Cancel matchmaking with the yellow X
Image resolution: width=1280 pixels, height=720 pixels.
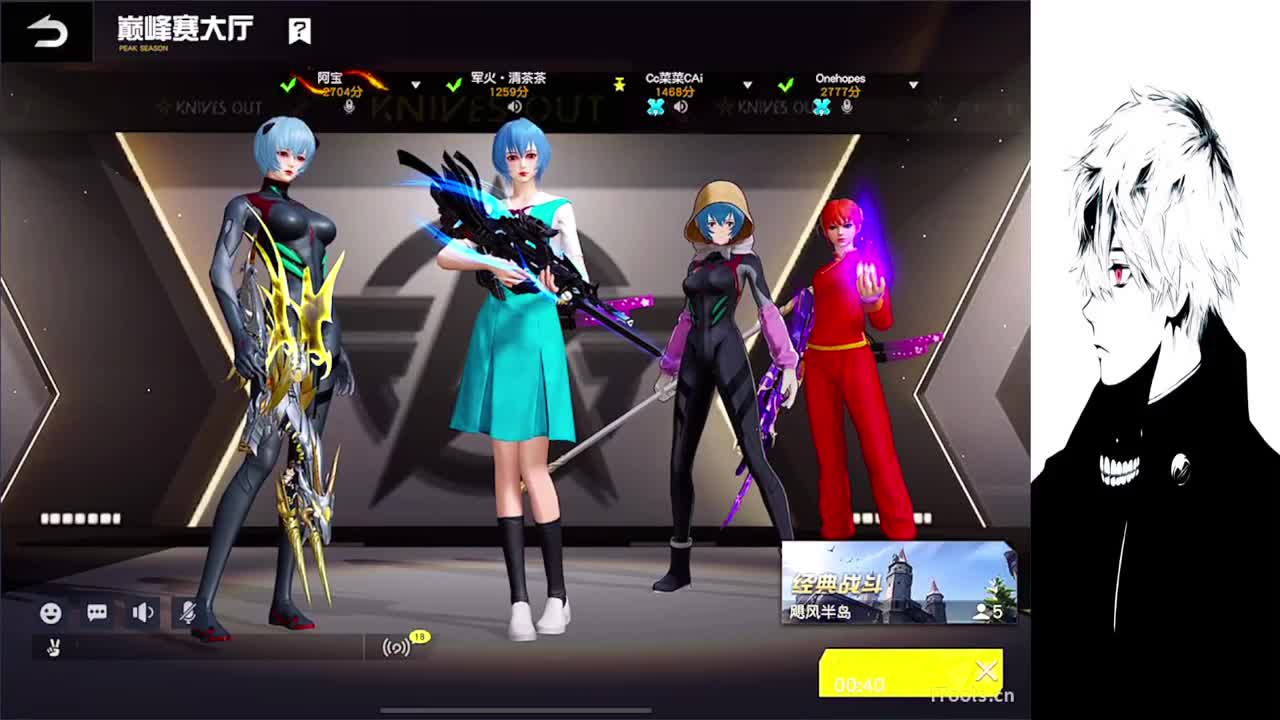click(x=986, y=671)
